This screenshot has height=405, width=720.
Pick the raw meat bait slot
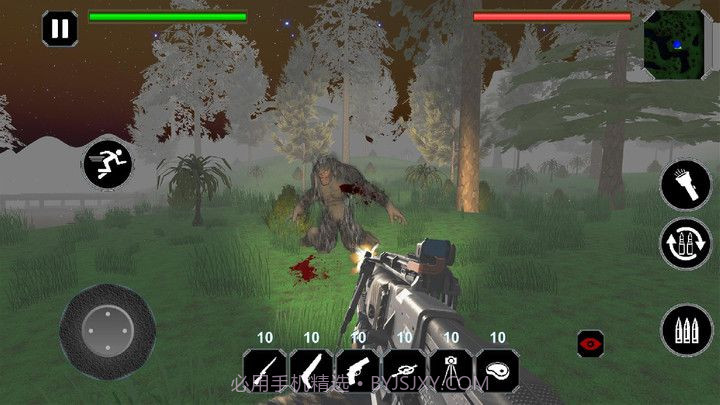click(497, 370)
